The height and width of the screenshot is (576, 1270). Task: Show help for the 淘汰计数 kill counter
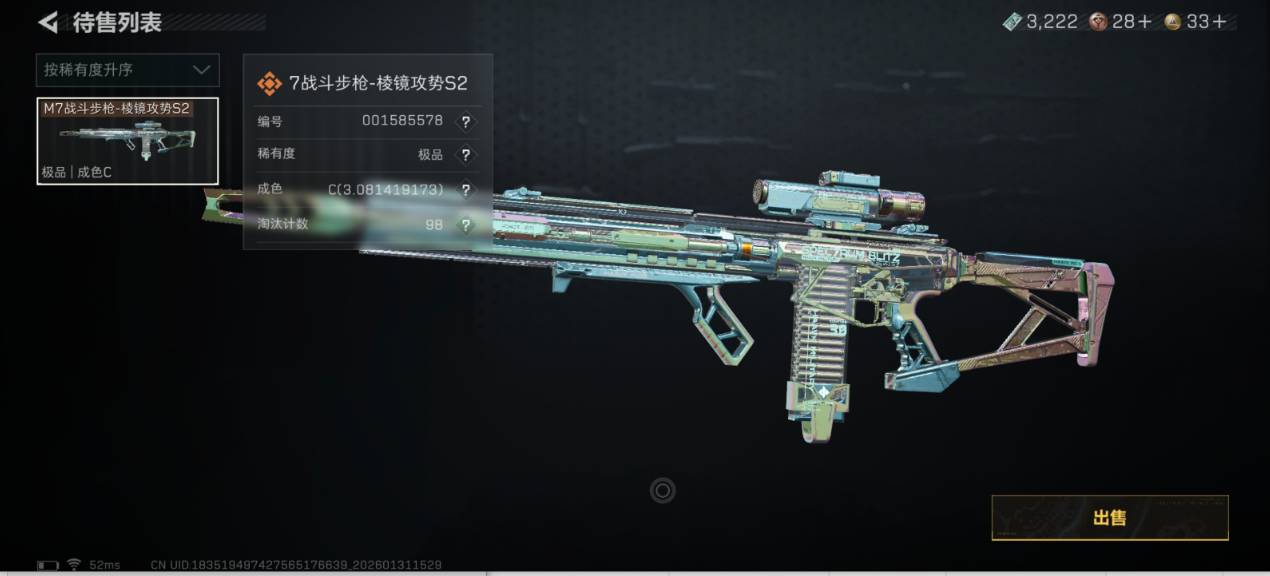click(x=465, y=225)
